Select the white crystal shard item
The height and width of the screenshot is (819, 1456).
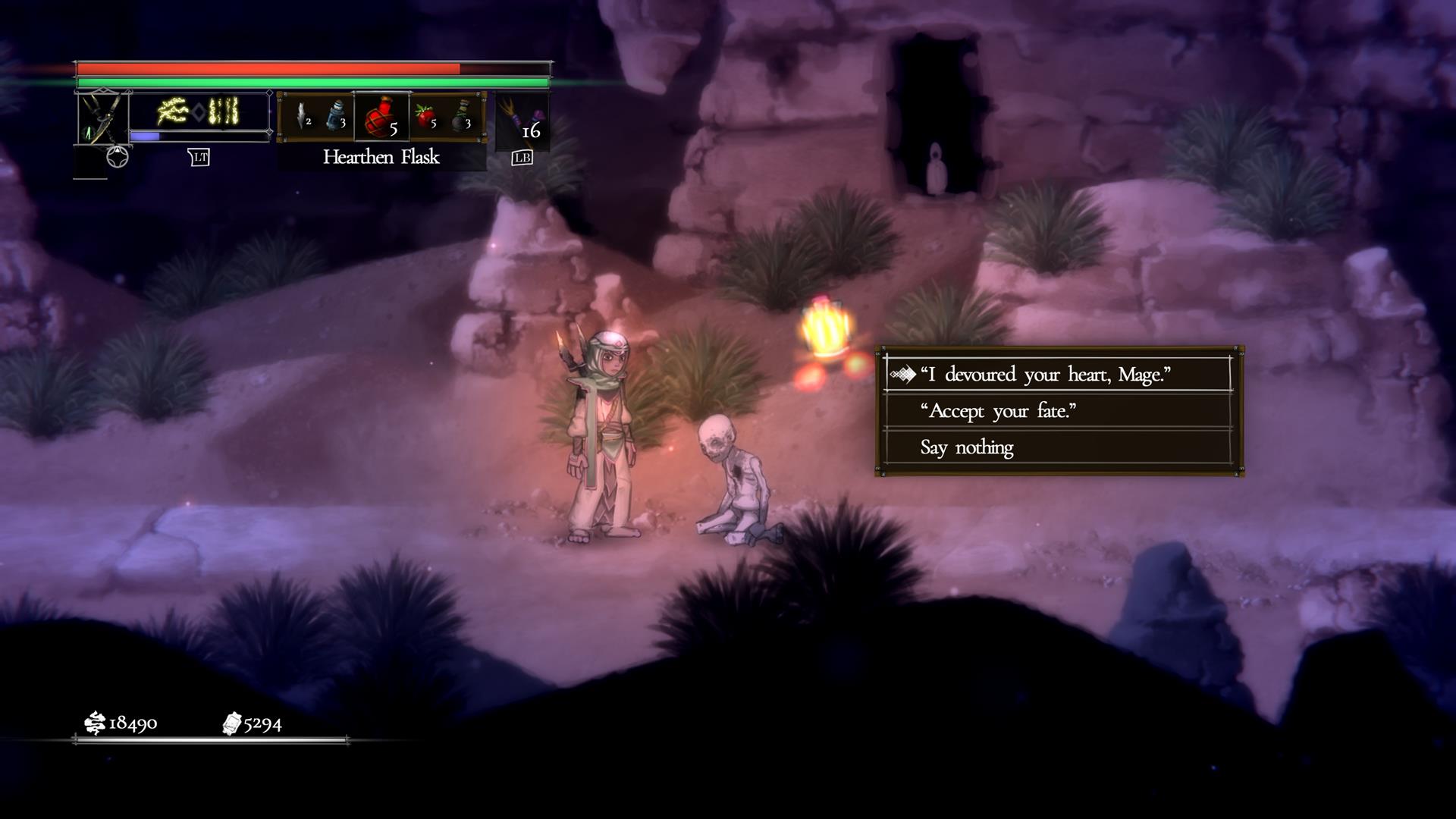point(303,118)
